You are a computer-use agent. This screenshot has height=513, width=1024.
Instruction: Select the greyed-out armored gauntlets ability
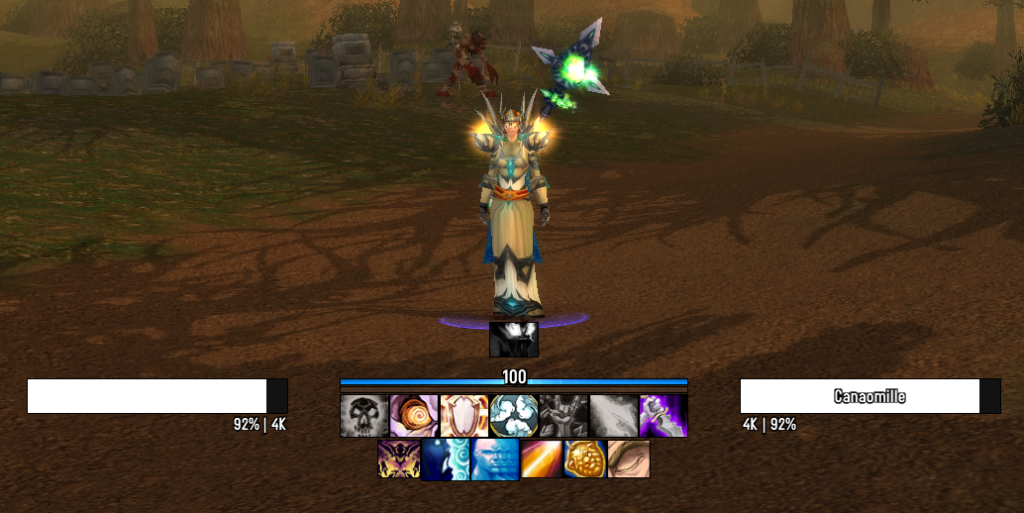click(564, 416)
